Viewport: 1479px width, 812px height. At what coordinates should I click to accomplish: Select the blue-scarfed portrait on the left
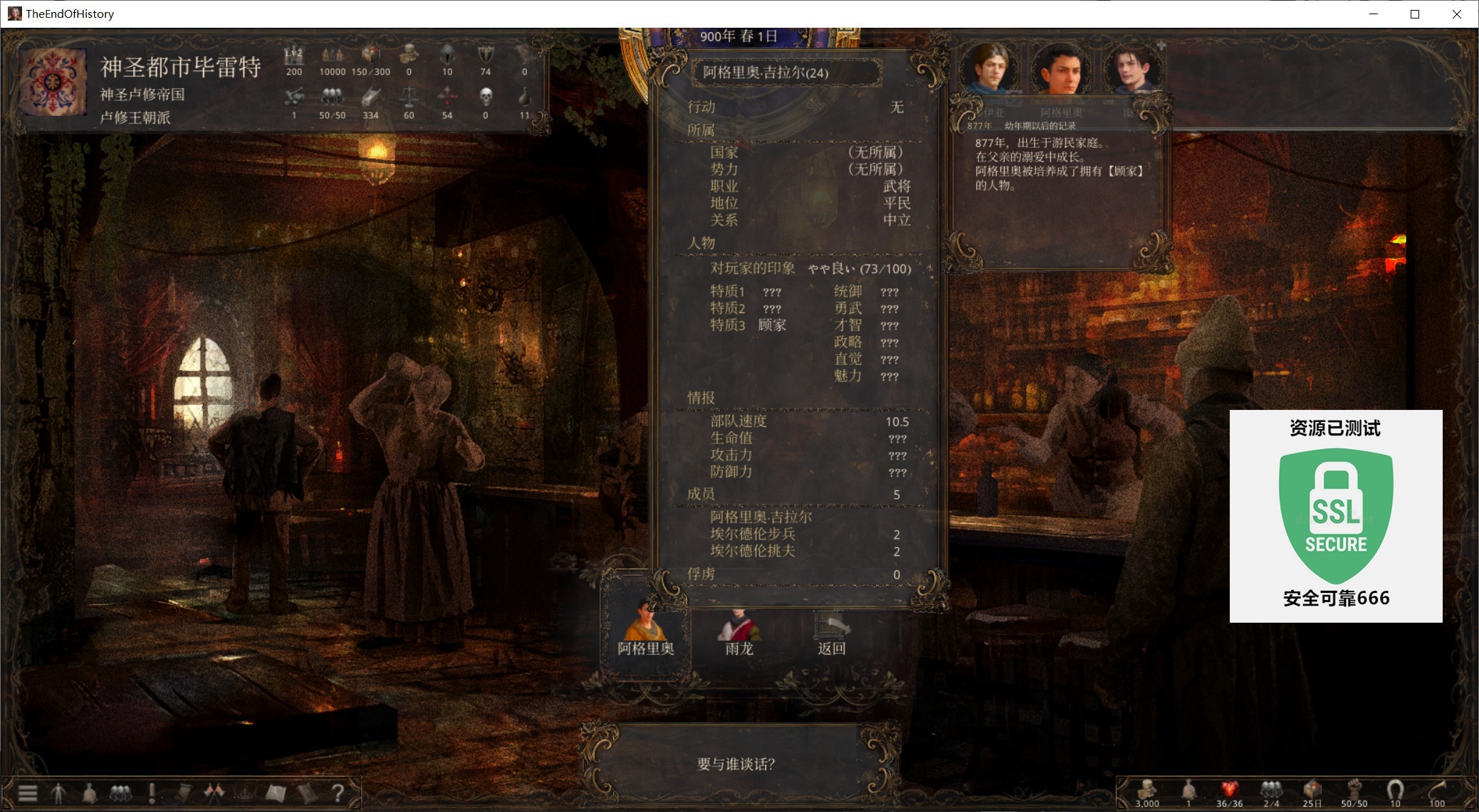coord(989,68)
